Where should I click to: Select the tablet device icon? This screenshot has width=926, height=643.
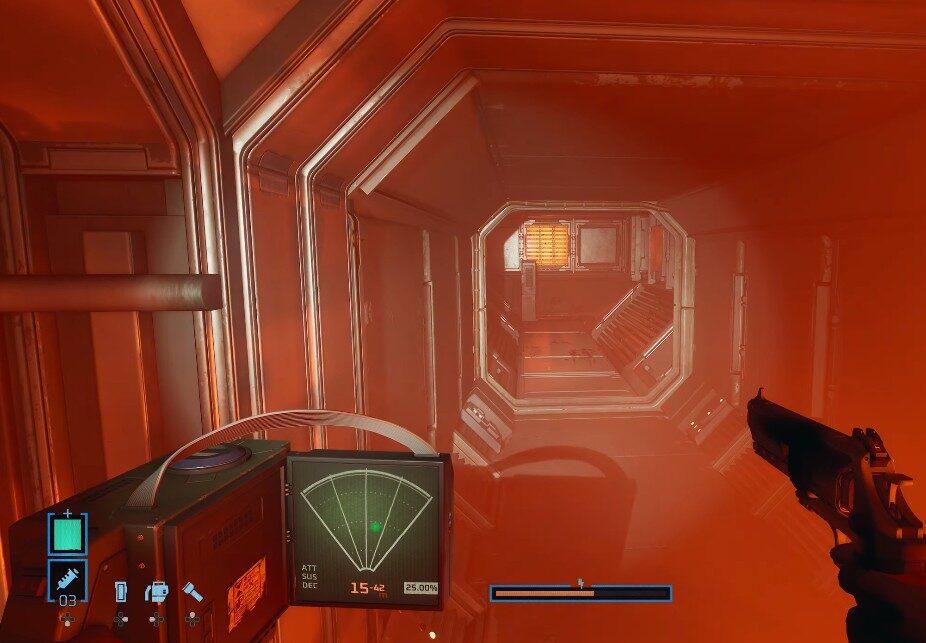(121, 591)
